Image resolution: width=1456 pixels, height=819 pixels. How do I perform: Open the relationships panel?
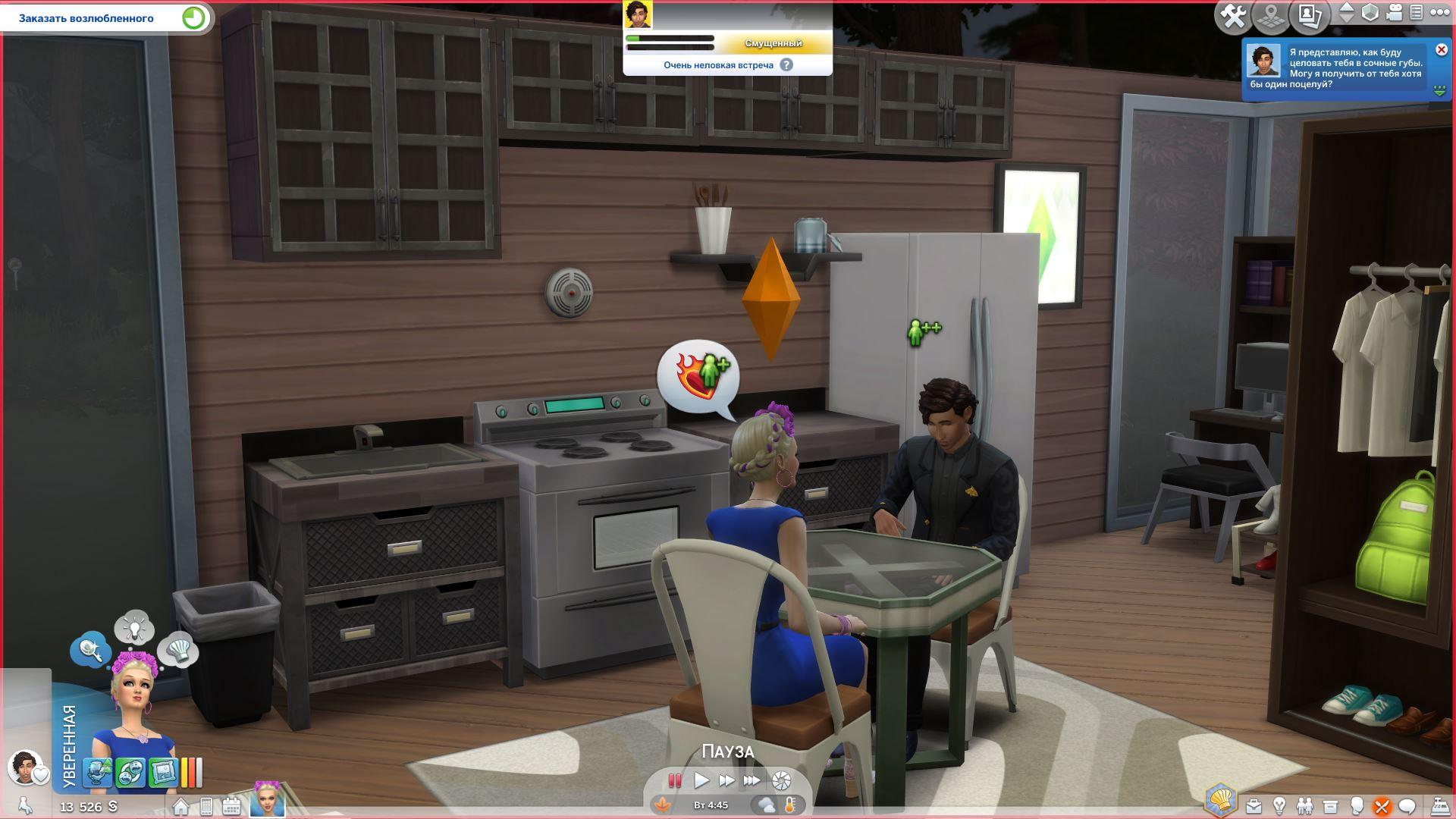pyautogui.click(x=1304, y=806)
